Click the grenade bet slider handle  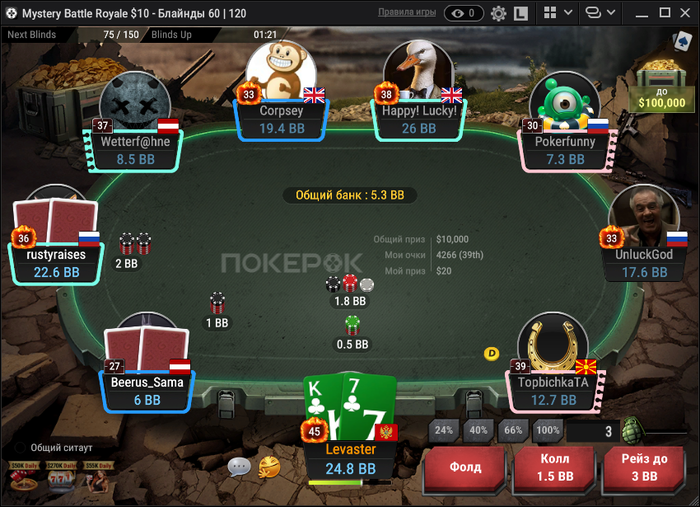click(x=630, y=432)
